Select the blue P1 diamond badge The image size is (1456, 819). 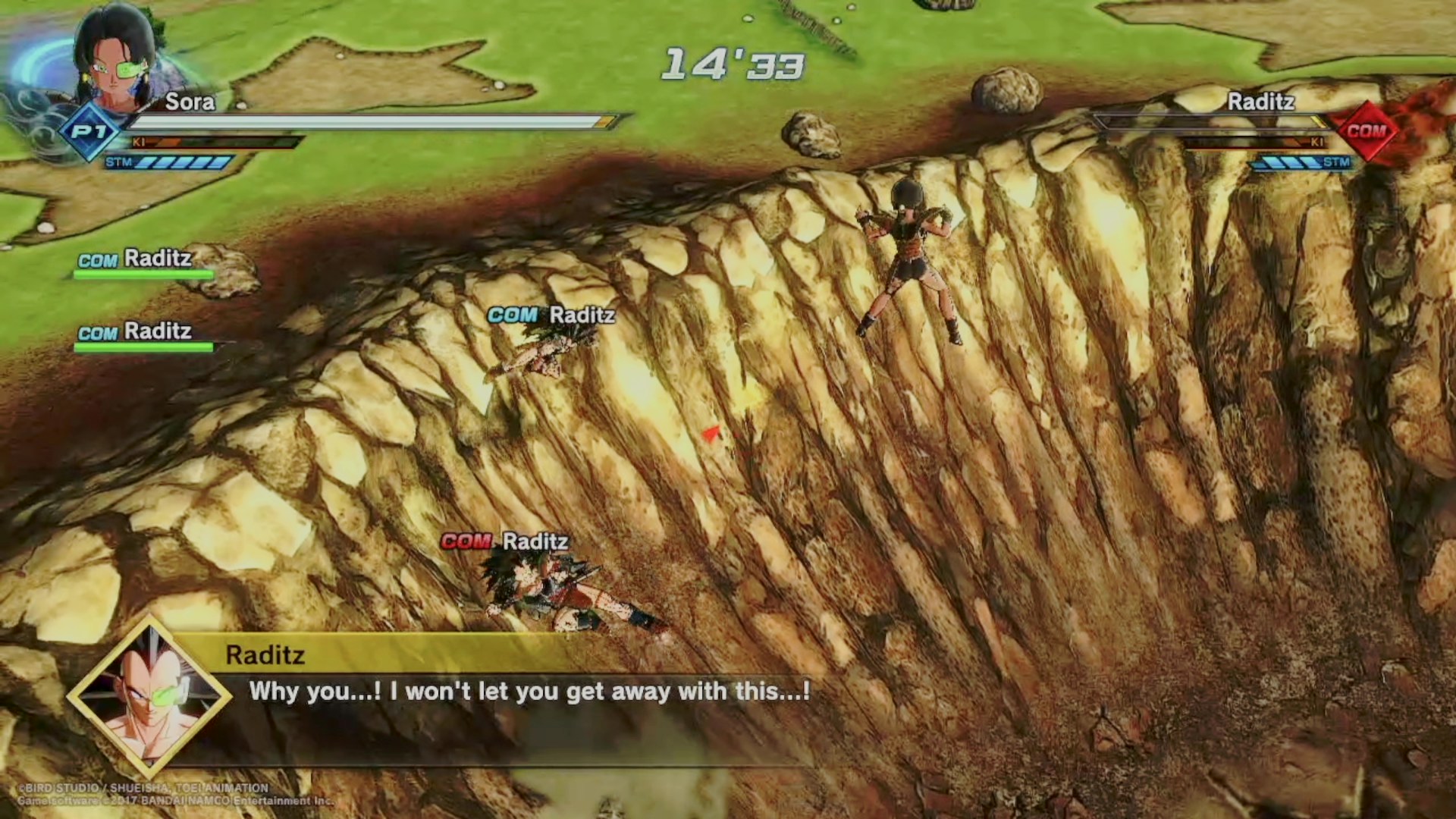point(89,132)
